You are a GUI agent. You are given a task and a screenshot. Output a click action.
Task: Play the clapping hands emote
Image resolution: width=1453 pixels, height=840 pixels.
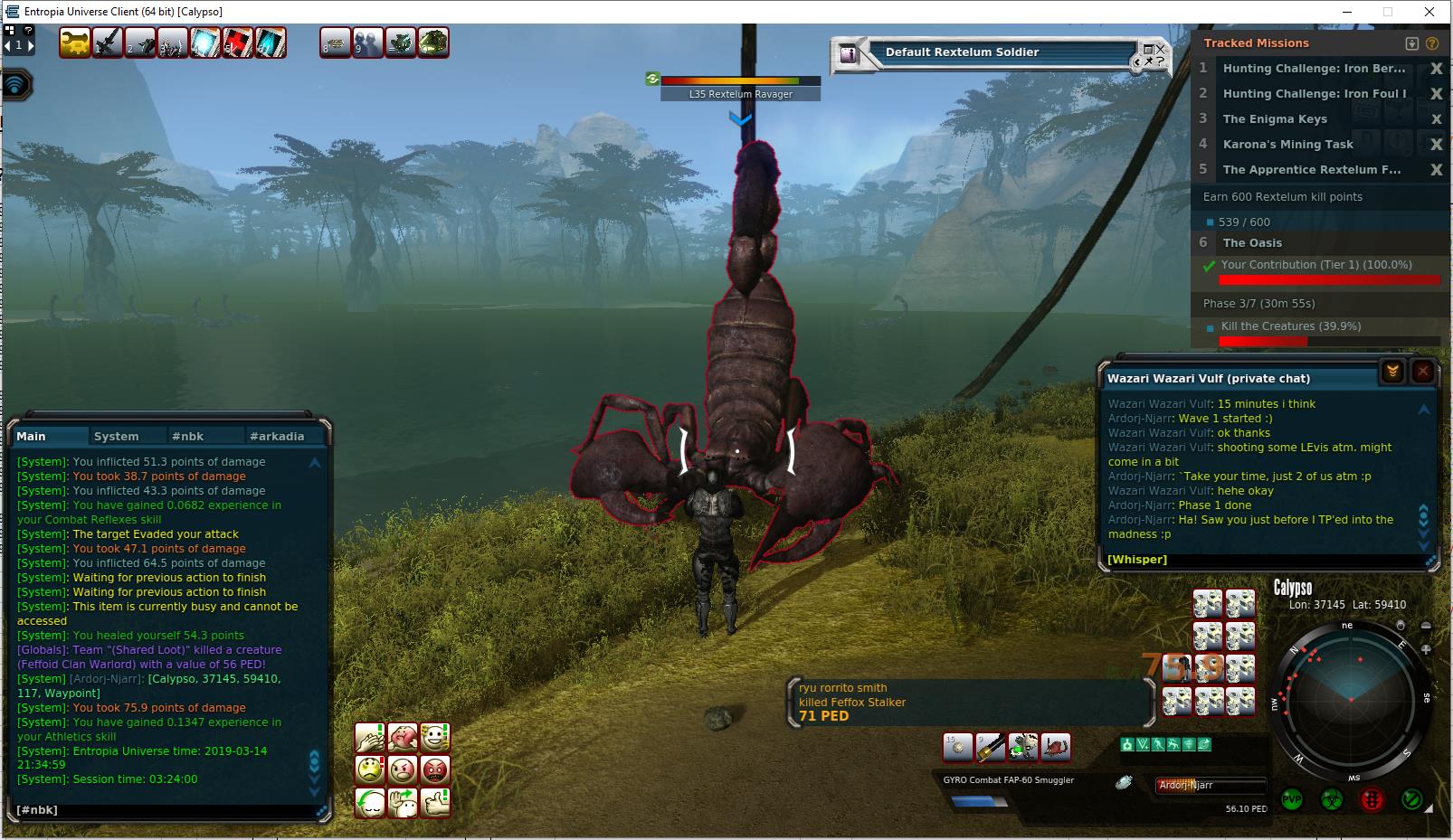click(370, 738)
